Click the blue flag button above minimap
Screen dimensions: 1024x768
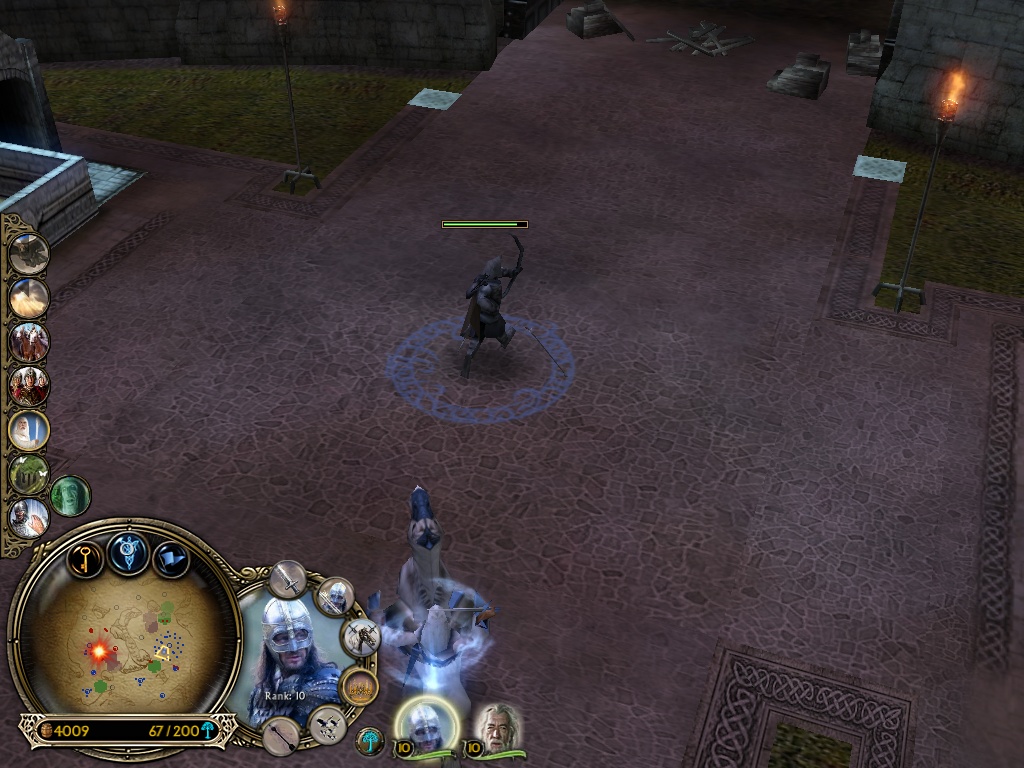pyautogui.click(x=171, y=558)
